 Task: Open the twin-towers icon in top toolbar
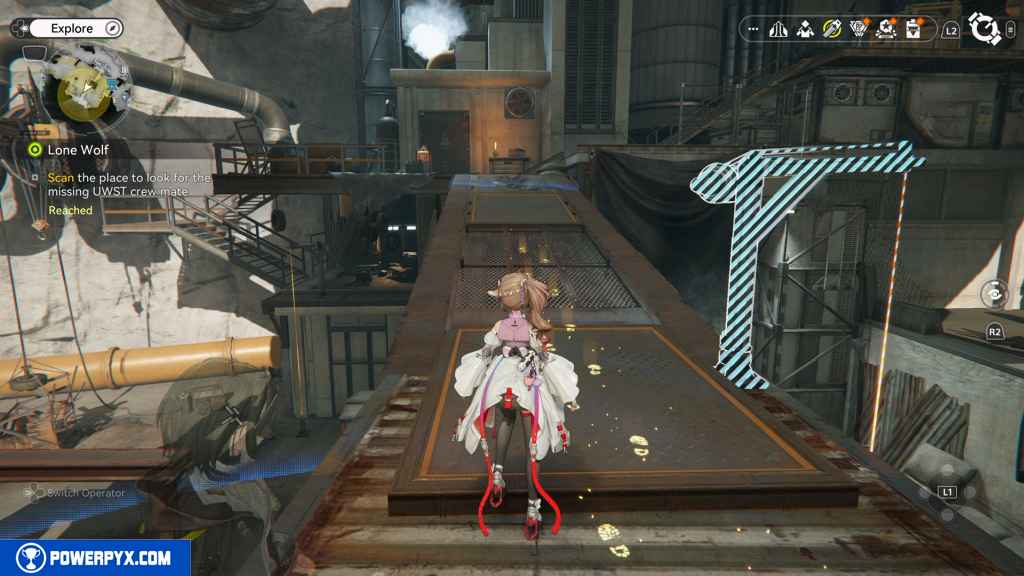(779, 30)
